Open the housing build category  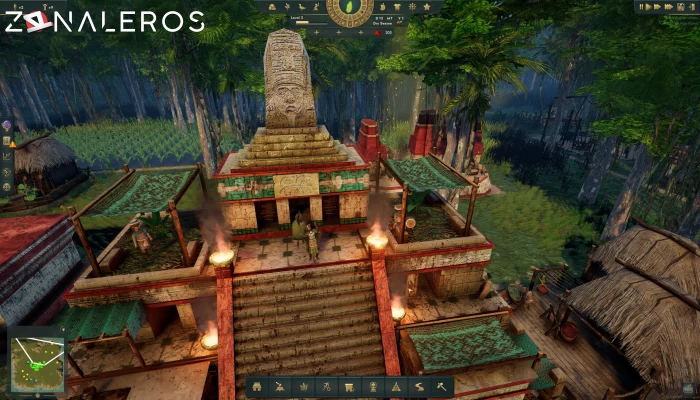[257, 386]
